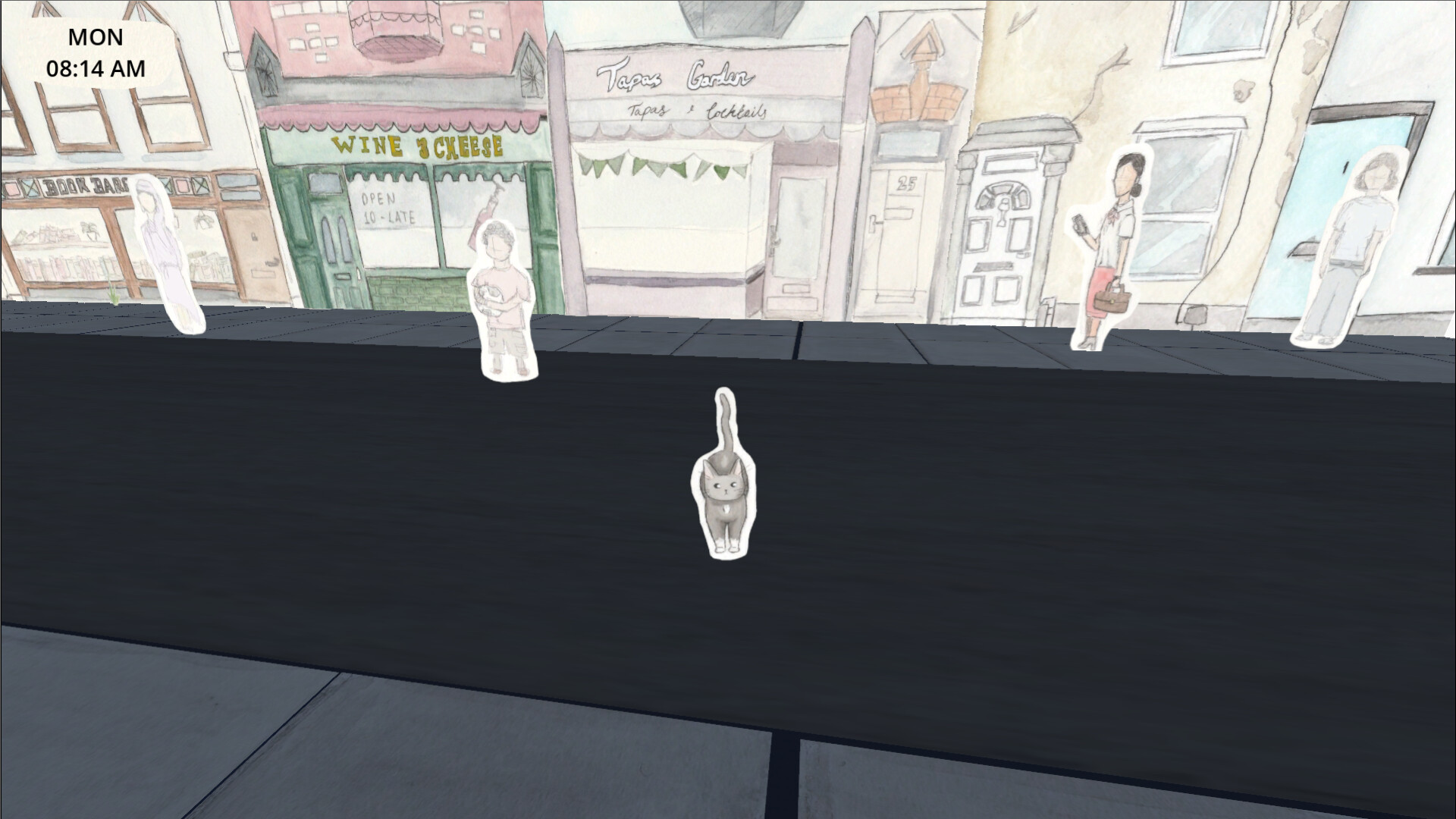Select the phone in the businesswoman's hand
1456x819 pixels.
click(1080, 224)
